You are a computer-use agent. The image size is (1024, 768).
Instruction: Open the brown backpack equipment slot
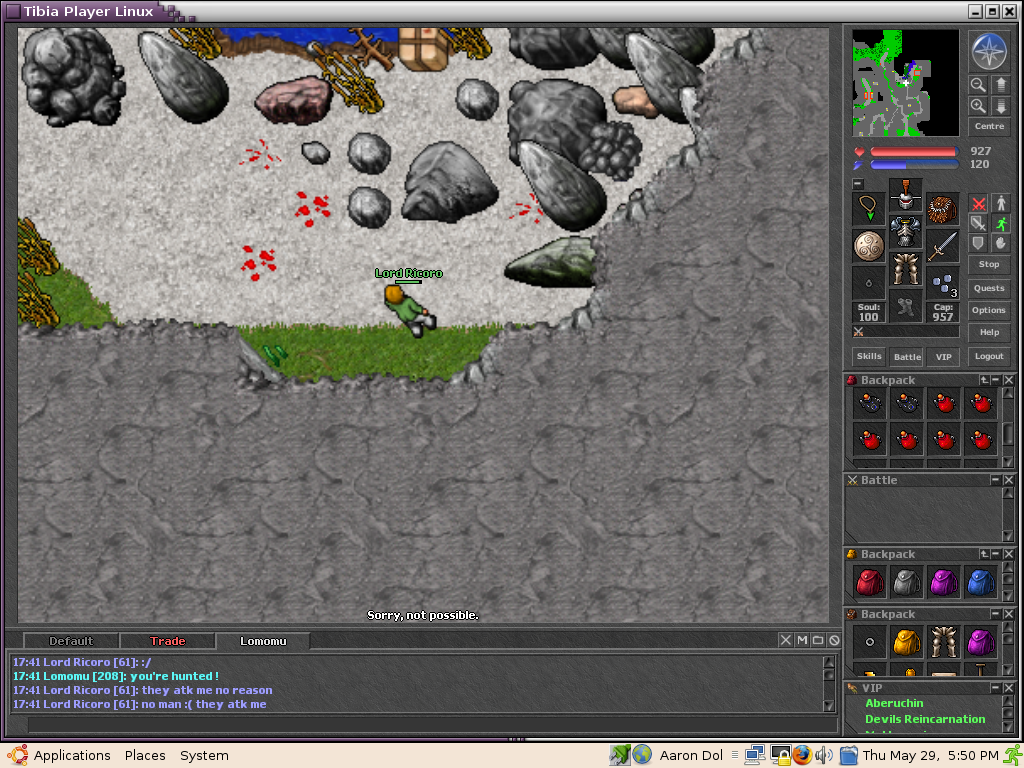coord(942,209)
